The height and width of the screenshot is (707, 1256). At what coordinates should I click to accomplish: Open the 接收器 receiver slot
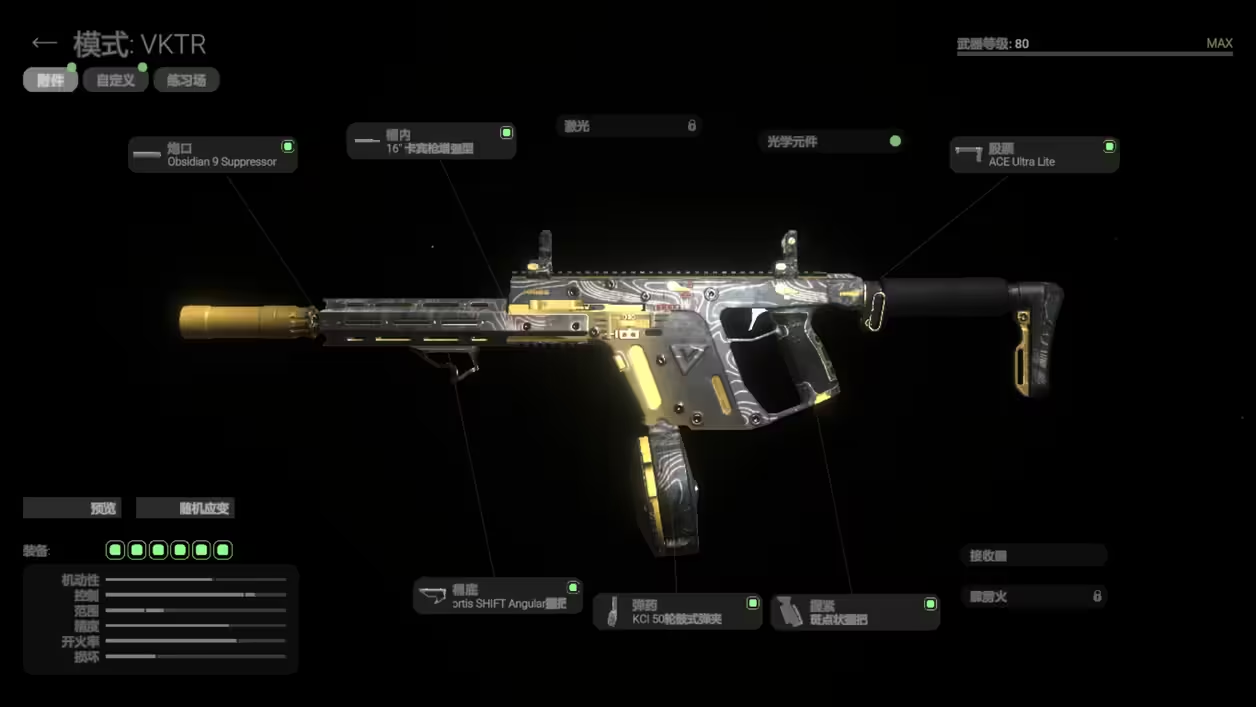click(x=1034, y=556)
